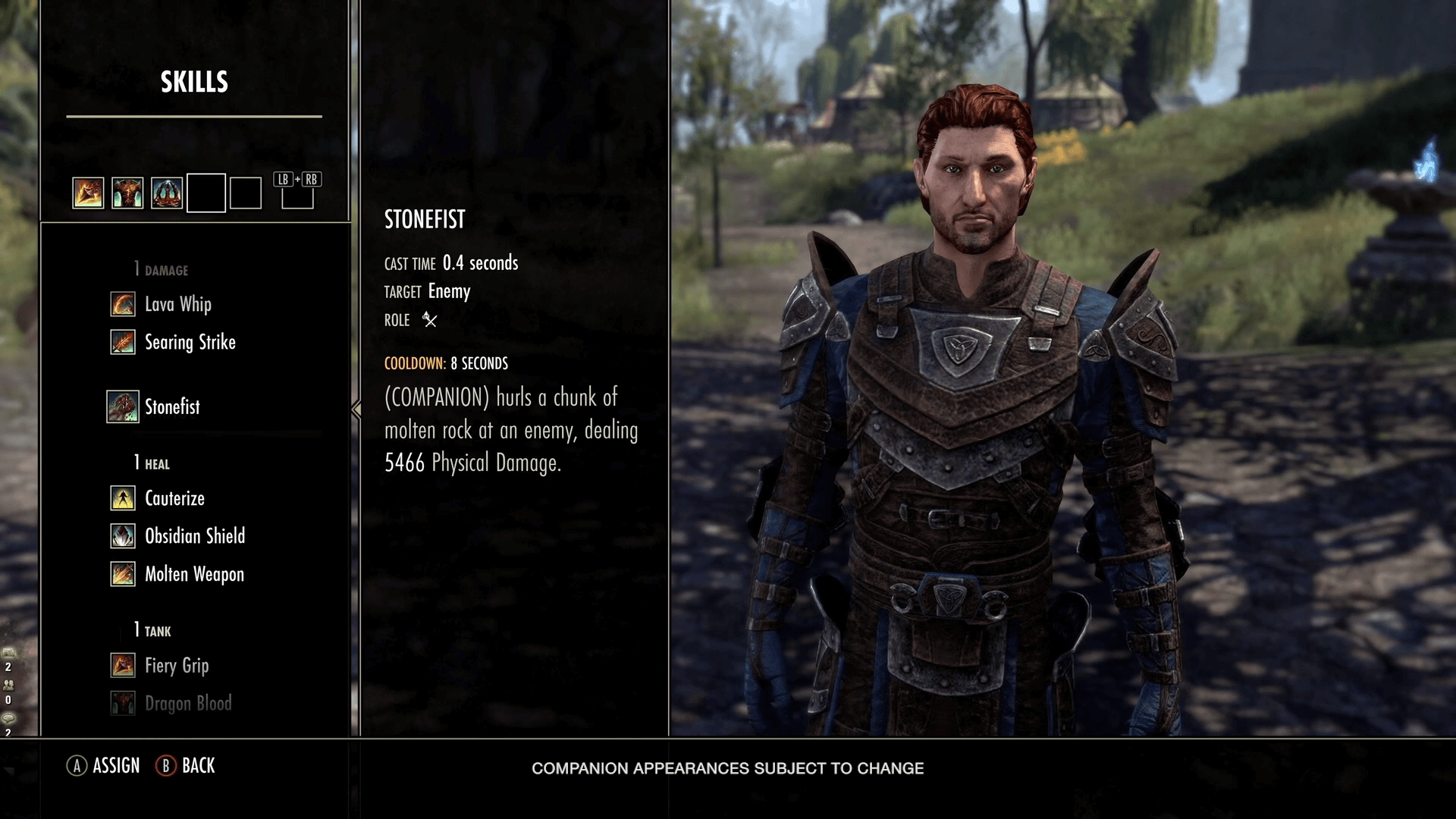The height and width of the screenshot is (819, 1456).
Task: Click the skill bar icon with arched claws
Action: 167,193
